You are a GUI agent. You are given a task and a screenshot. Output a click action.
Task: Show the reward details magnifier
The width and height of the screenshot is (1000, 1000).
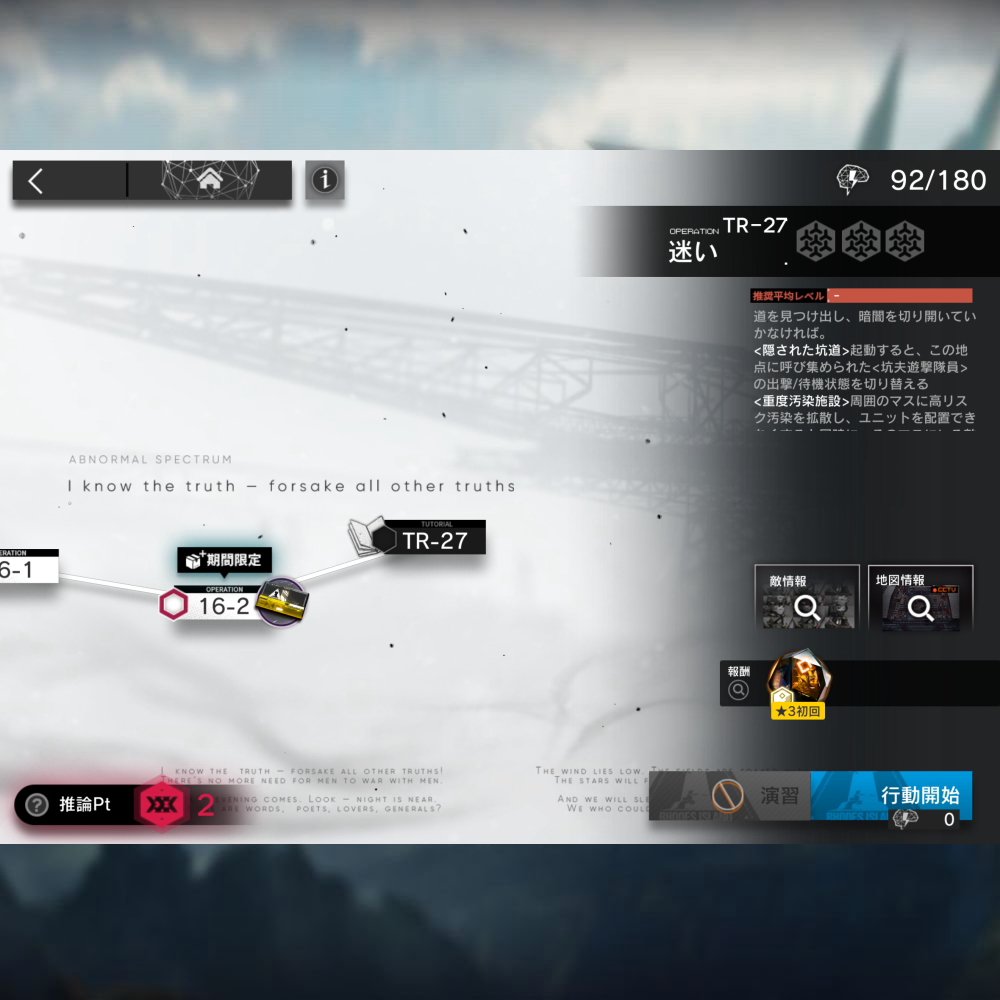(739, 689)
